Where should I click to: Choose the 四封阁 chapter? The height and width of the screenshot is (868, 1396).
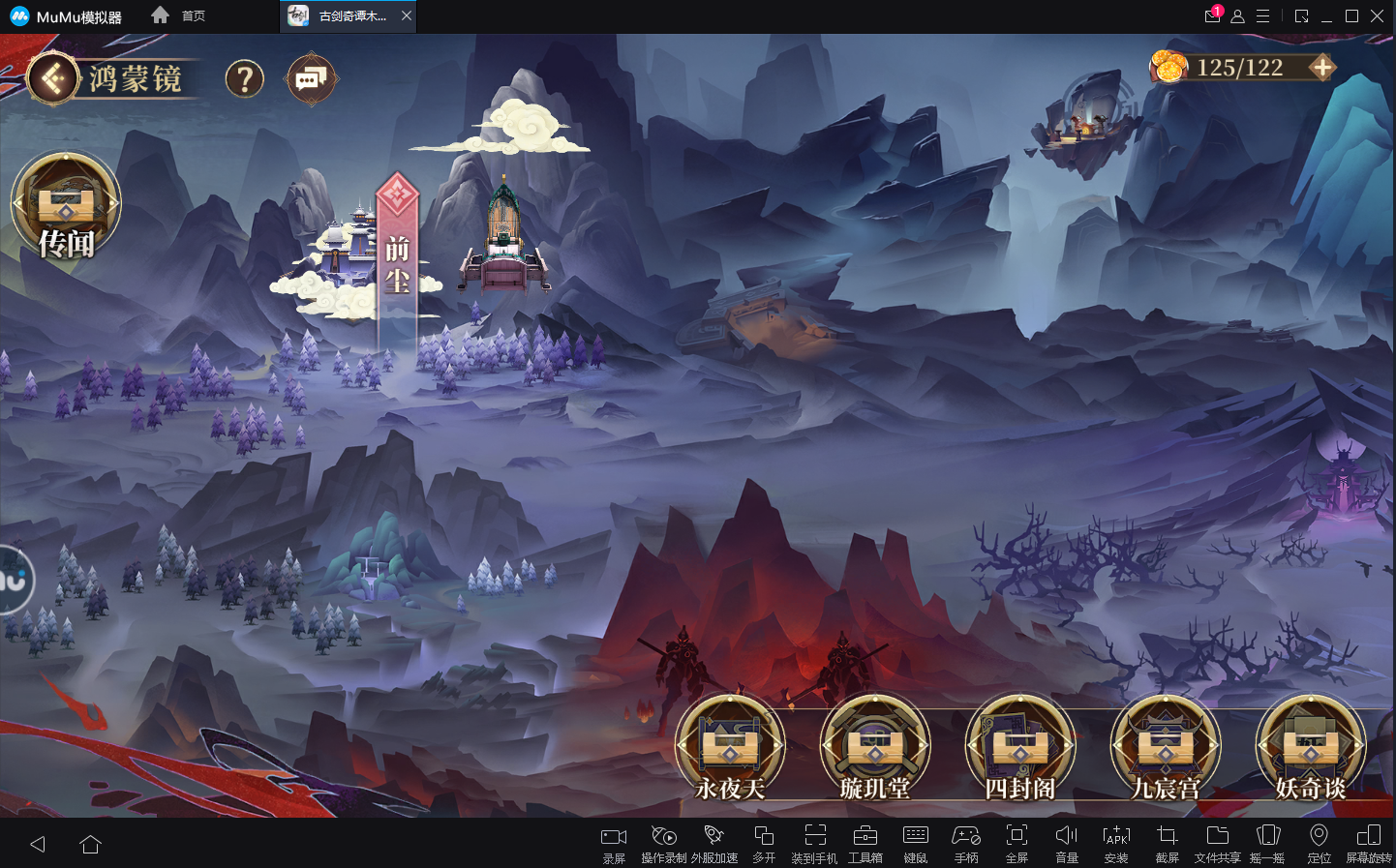coord(1020,748)
